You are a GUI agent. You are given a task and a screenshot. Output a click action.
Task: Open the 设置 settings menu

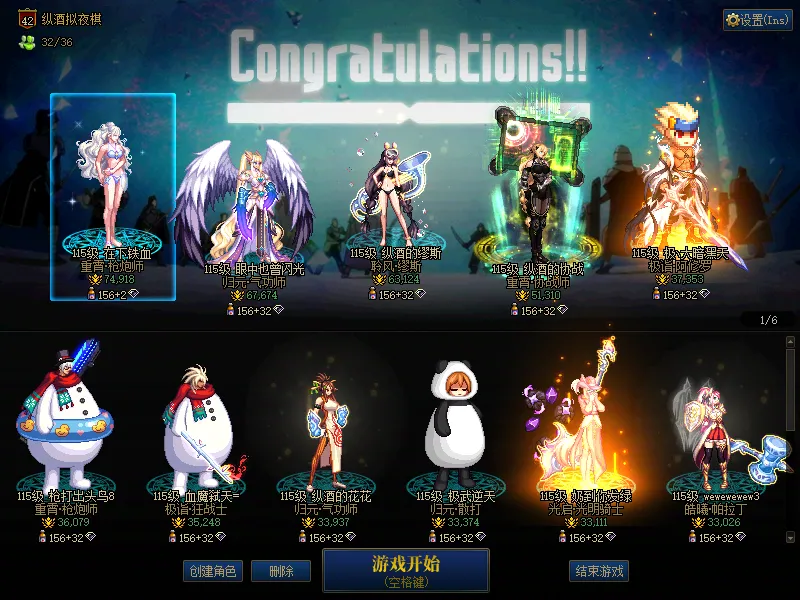coord(758,20)
